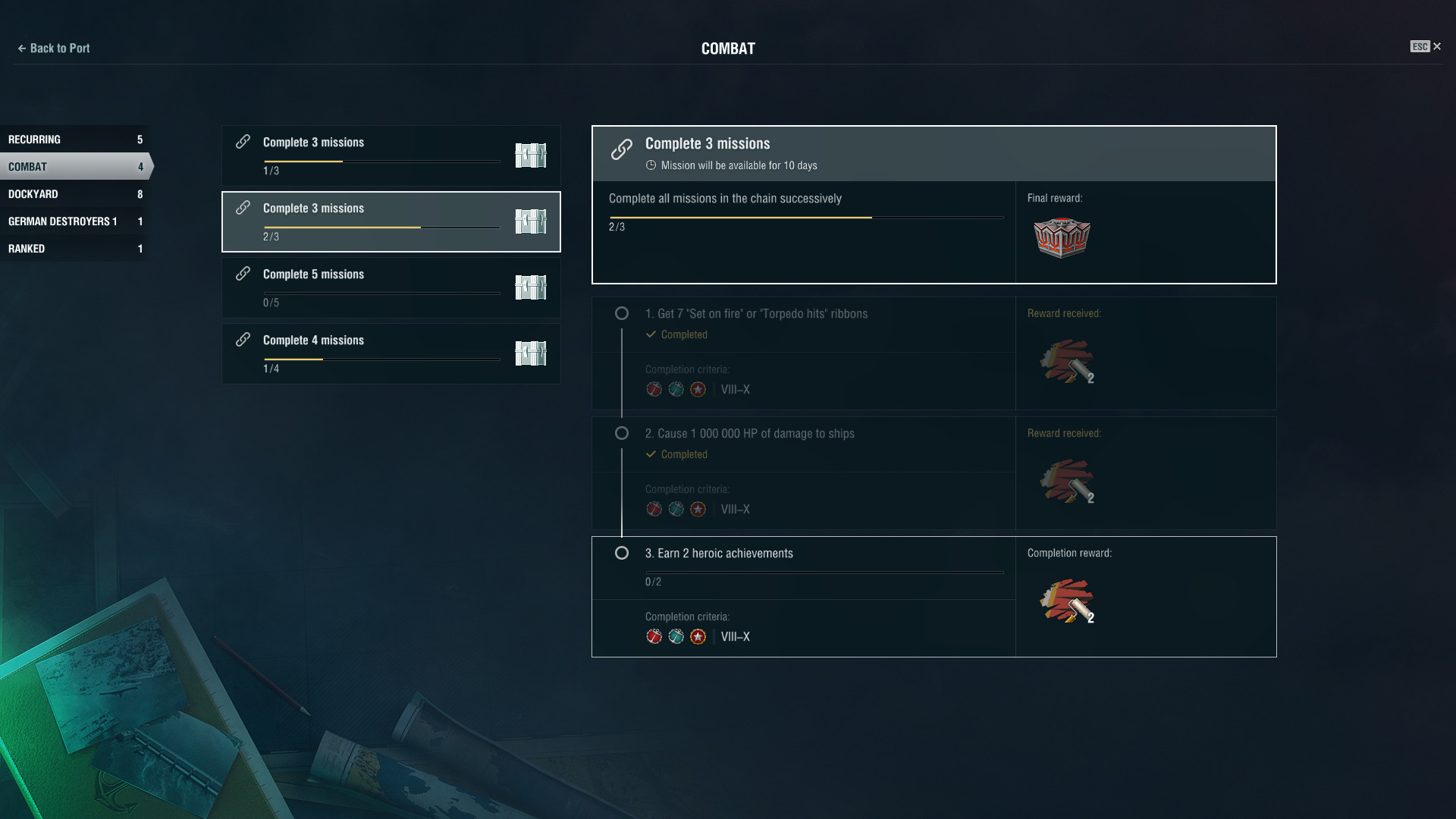Show German Destroyers 1 missions
This screenshot has height=819, width=1456.
click(74, 221)
